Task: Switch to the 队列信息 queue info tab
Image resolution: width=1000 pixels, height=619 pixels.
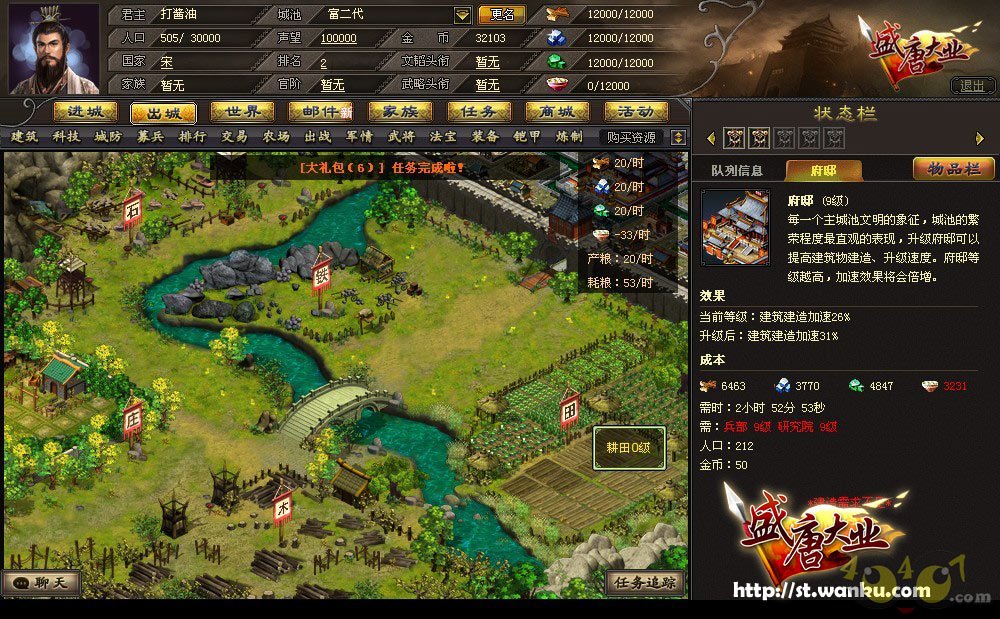Action: 737,170
